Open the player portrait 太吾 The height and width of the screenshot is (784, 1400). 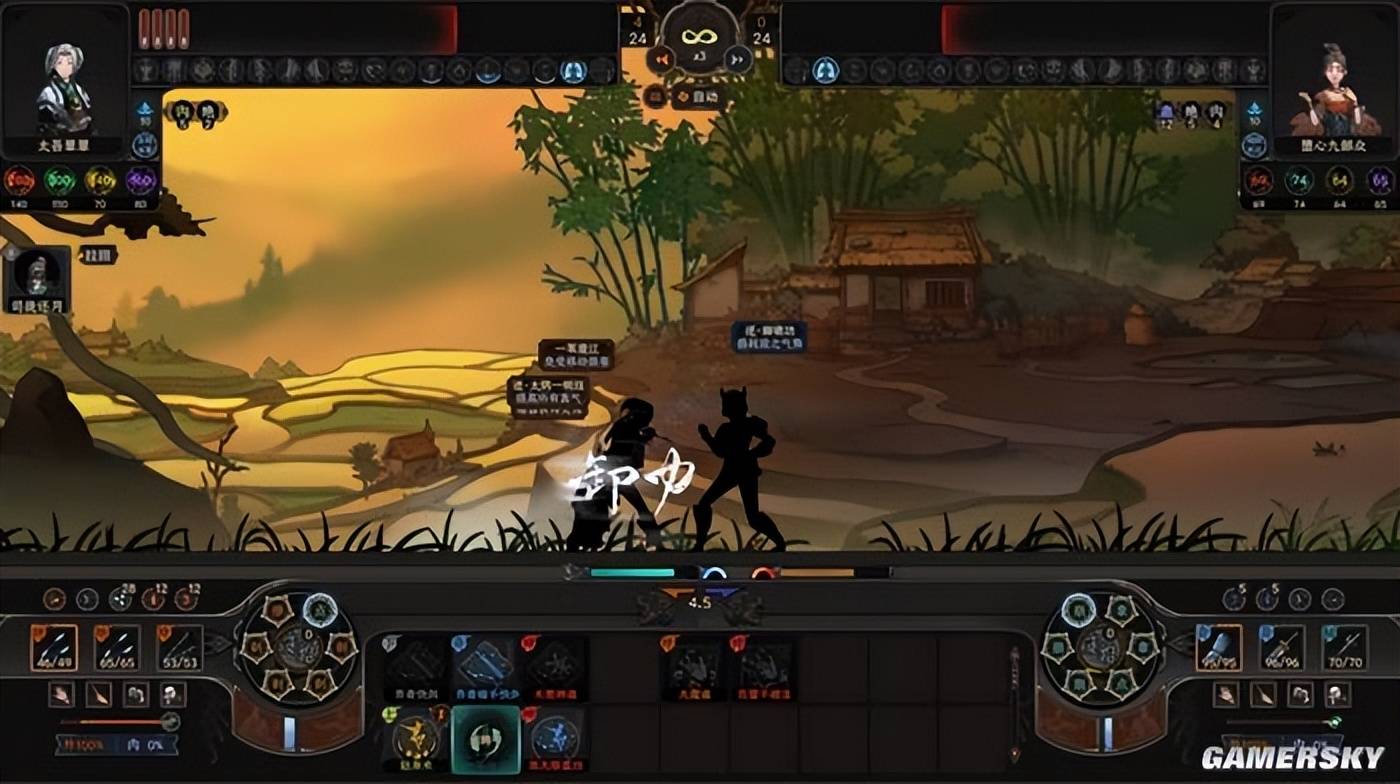point(65,90)
